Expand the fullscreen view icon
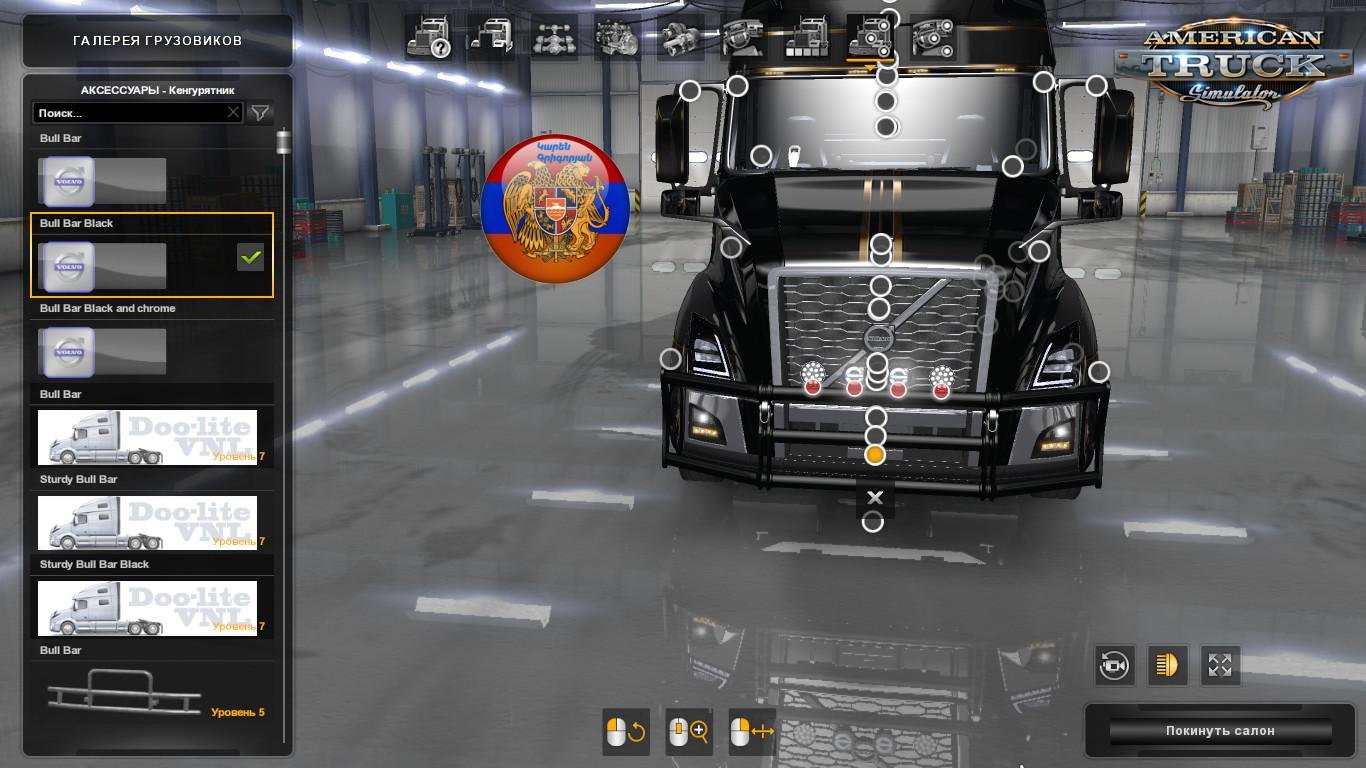This screenshot has height=768, width=1366. (1219, 665)
